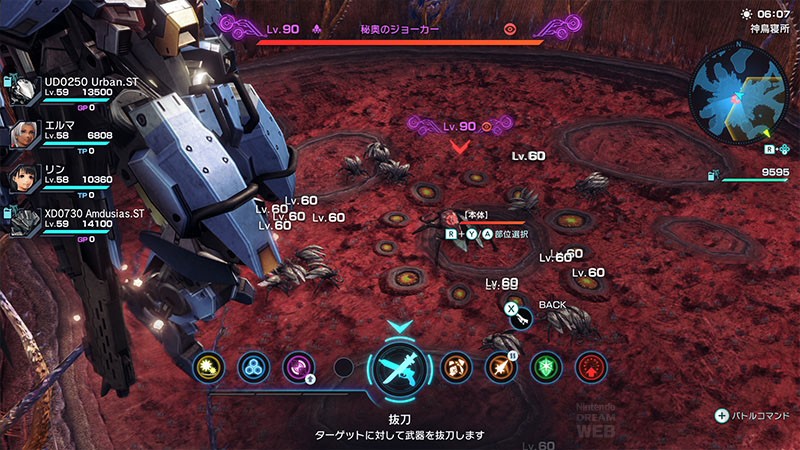Use the orange slash art icon
800x450 pixels.
(x=500, y=367)
